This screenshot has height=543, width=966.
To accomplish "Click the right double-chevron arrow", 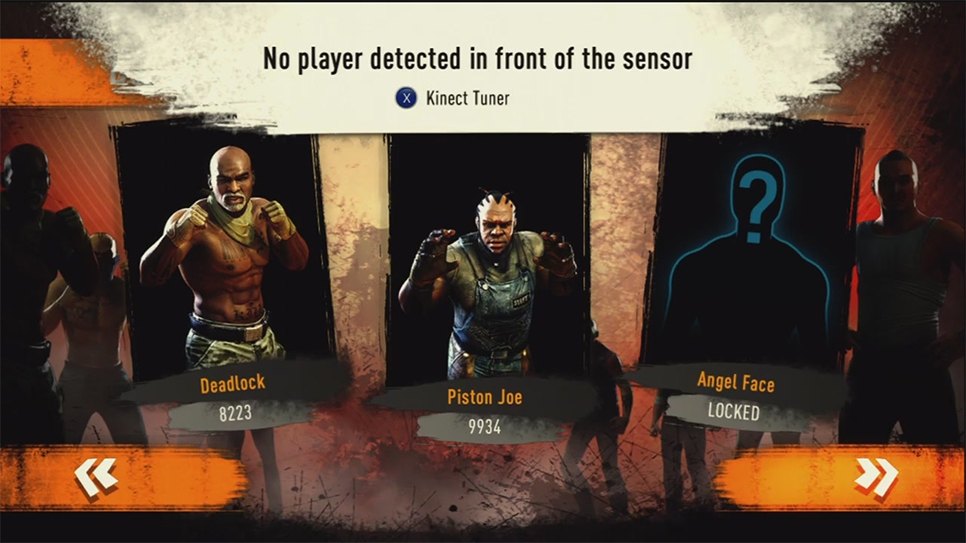I will [x=875, y=476].
